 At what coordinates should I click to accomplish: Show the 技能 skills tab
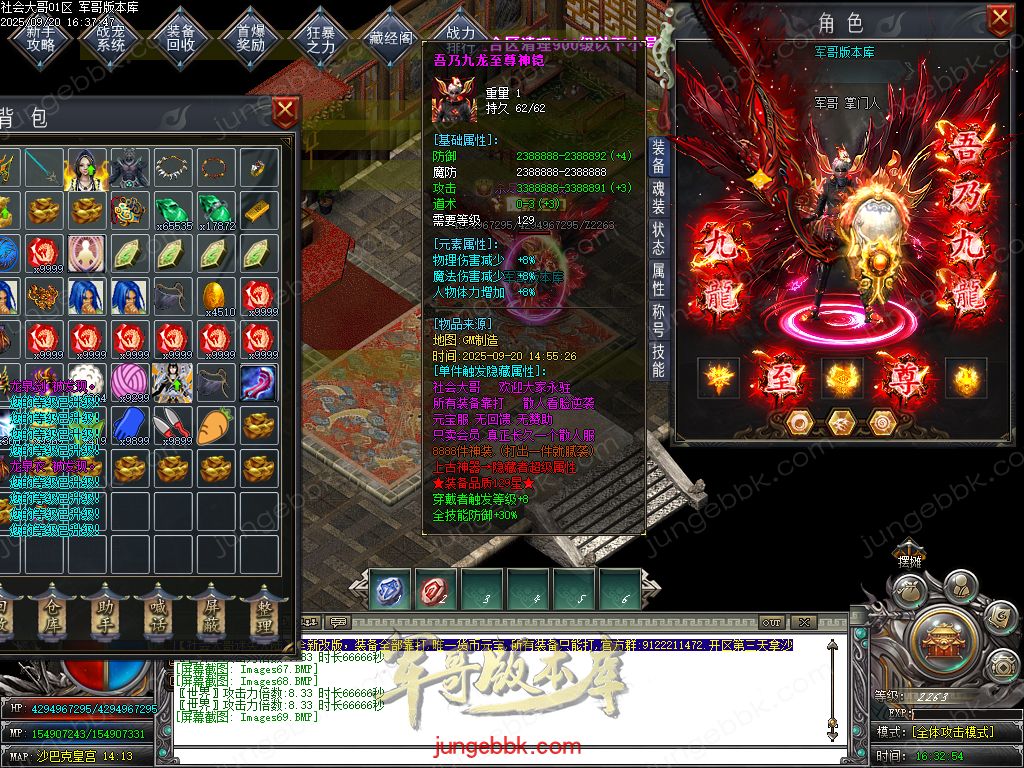[x=658, y=360]
